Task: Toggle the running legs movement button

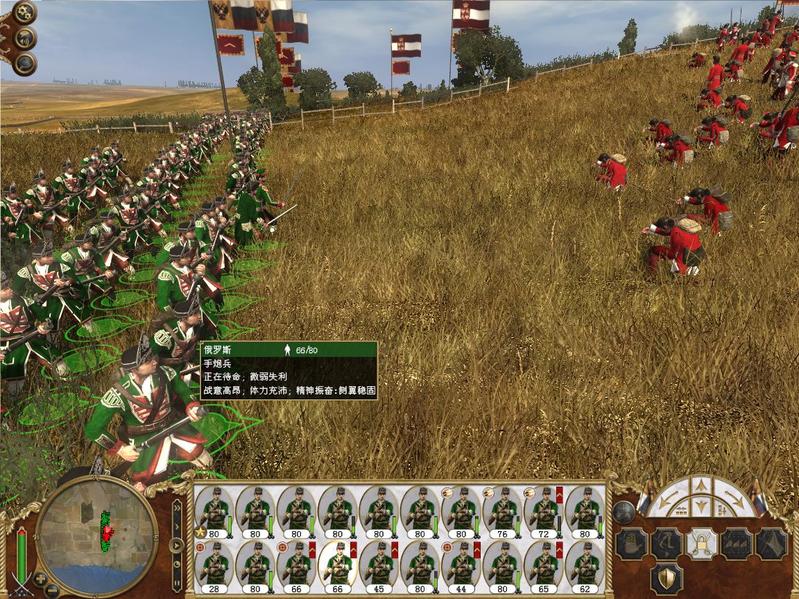Action: click(x=667, y=544)
